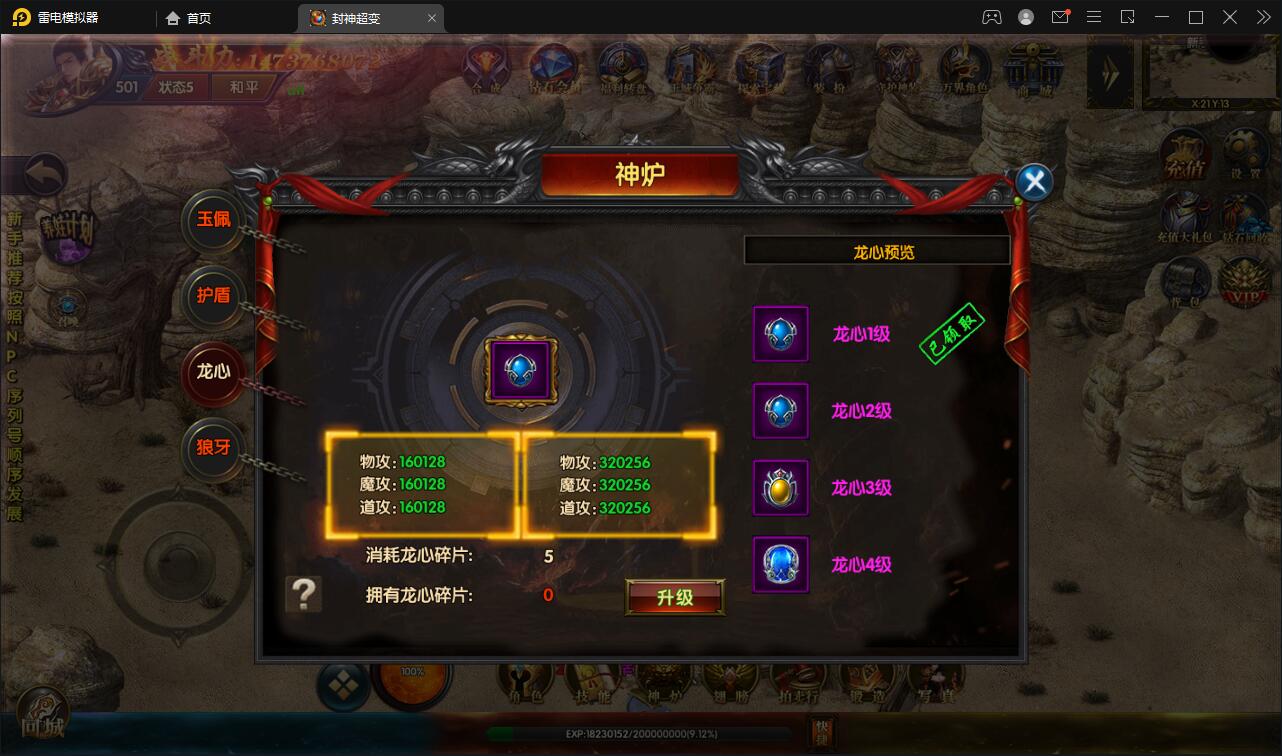Image resolution: width=1282 pixels, height=756 pixels.
Task: Switch to the 玉佩 tab
Action: click(213, 220)
